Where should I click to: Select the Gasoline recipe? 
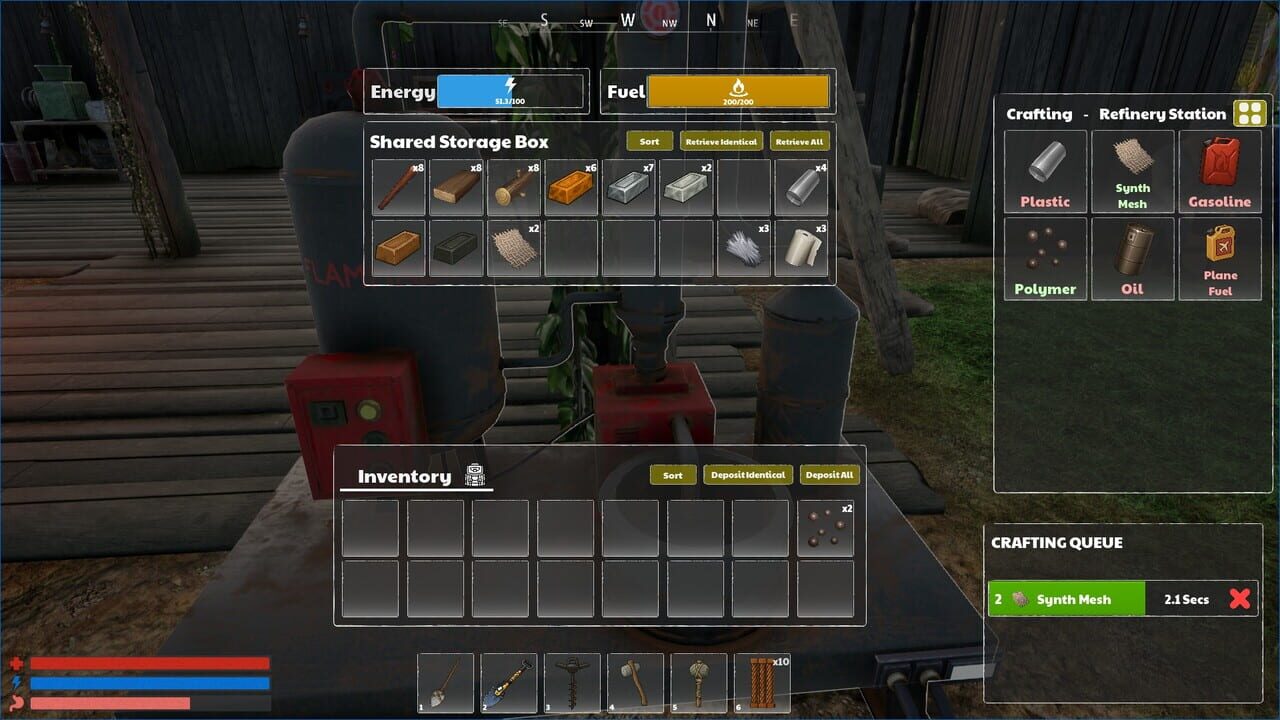[x=1220, y=172]
